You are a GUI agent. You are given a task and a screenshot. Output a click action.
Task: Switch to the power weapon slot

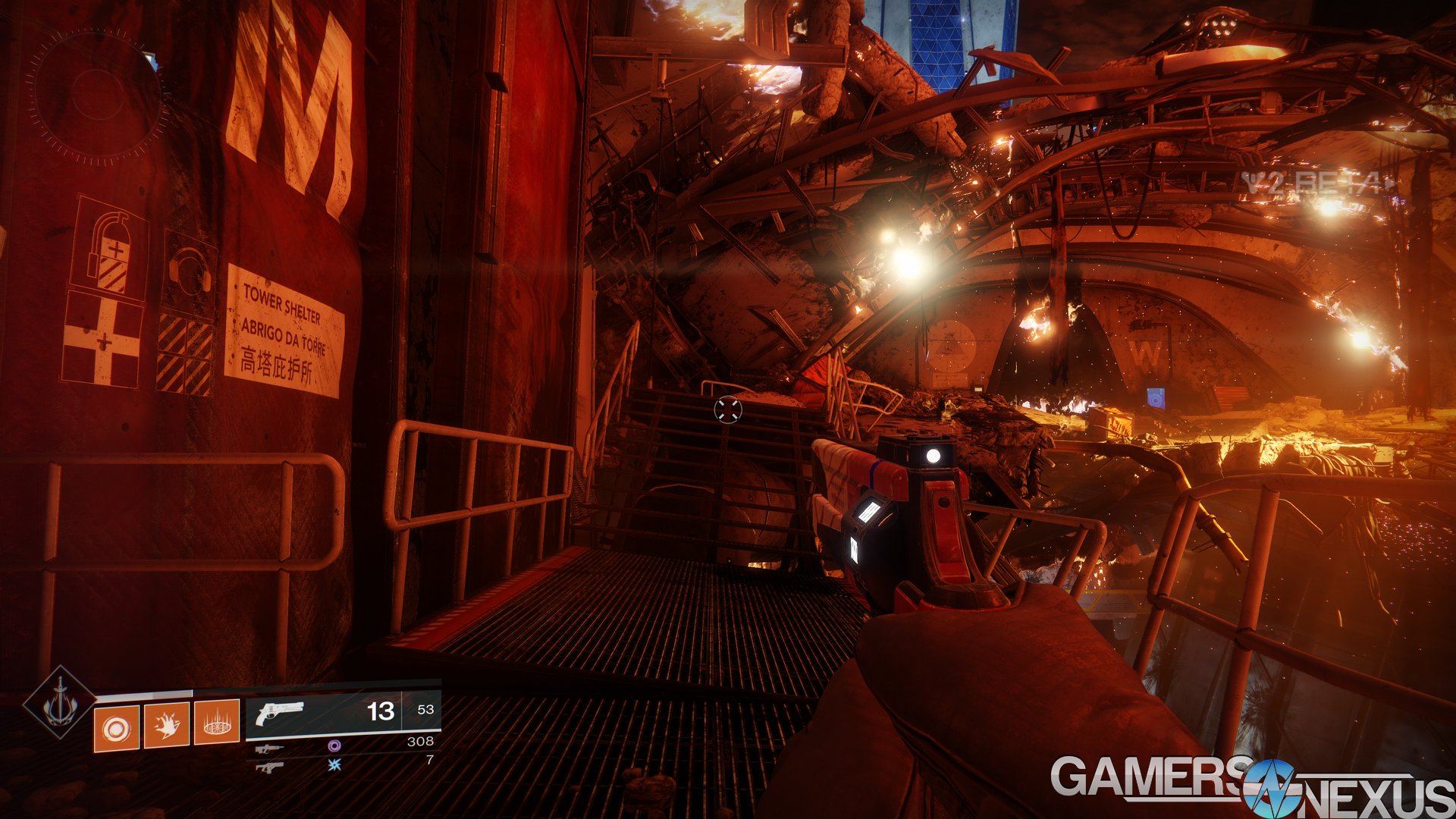[269, 767]
